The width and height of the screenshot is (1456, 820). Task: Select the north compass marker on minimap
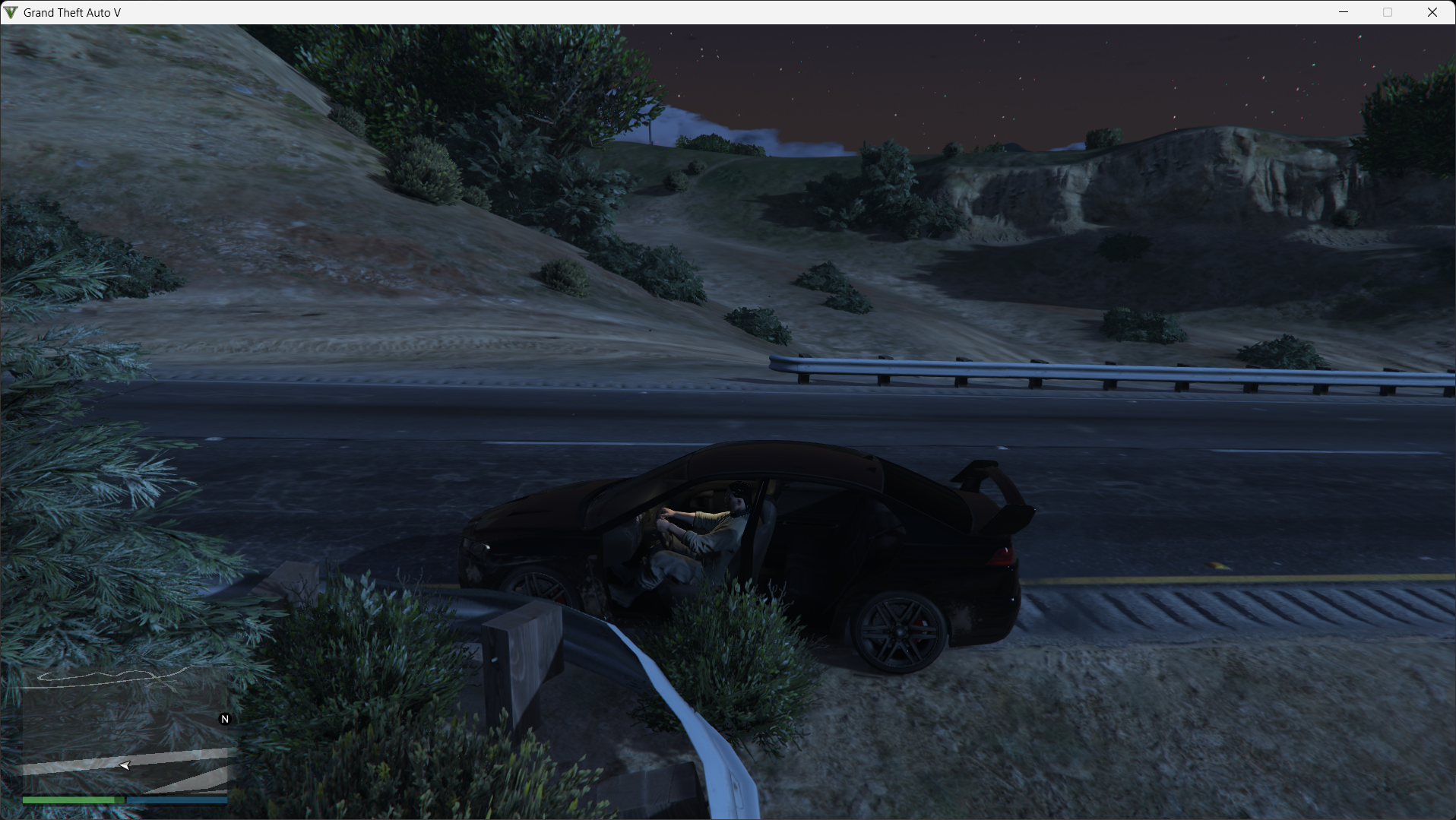(x=225, y=719)
